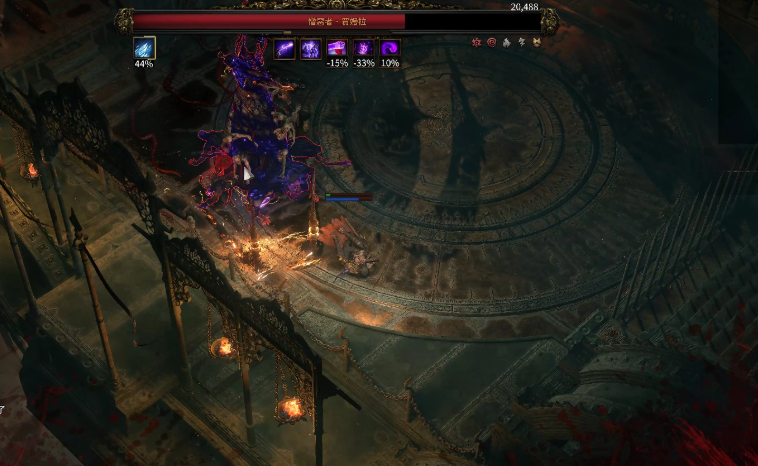Click the purple lightning slash debuff icon
The image size is (758, 466).
tap(285, 48)
